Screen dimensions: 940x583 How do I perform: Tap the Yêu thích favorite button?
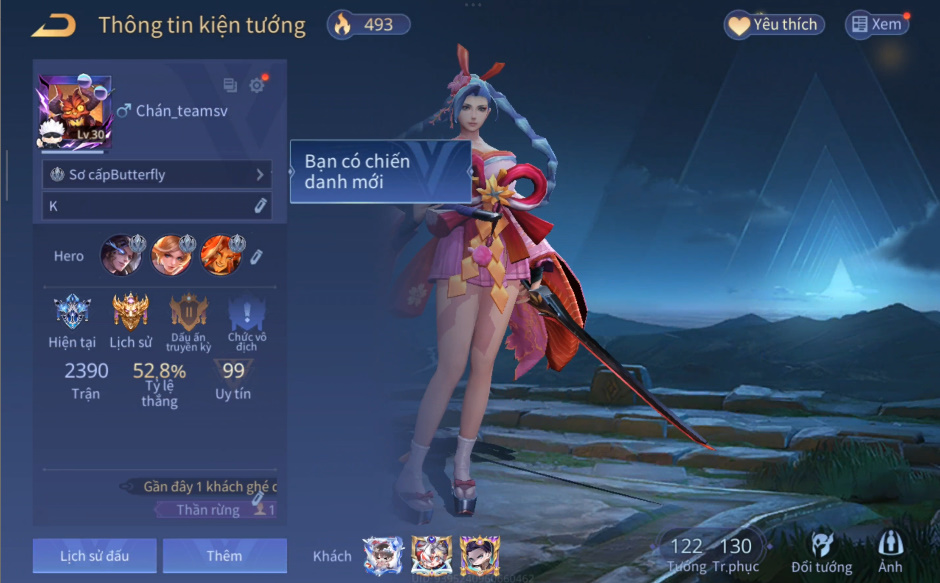pyautogui.click(x=774, y=25)
